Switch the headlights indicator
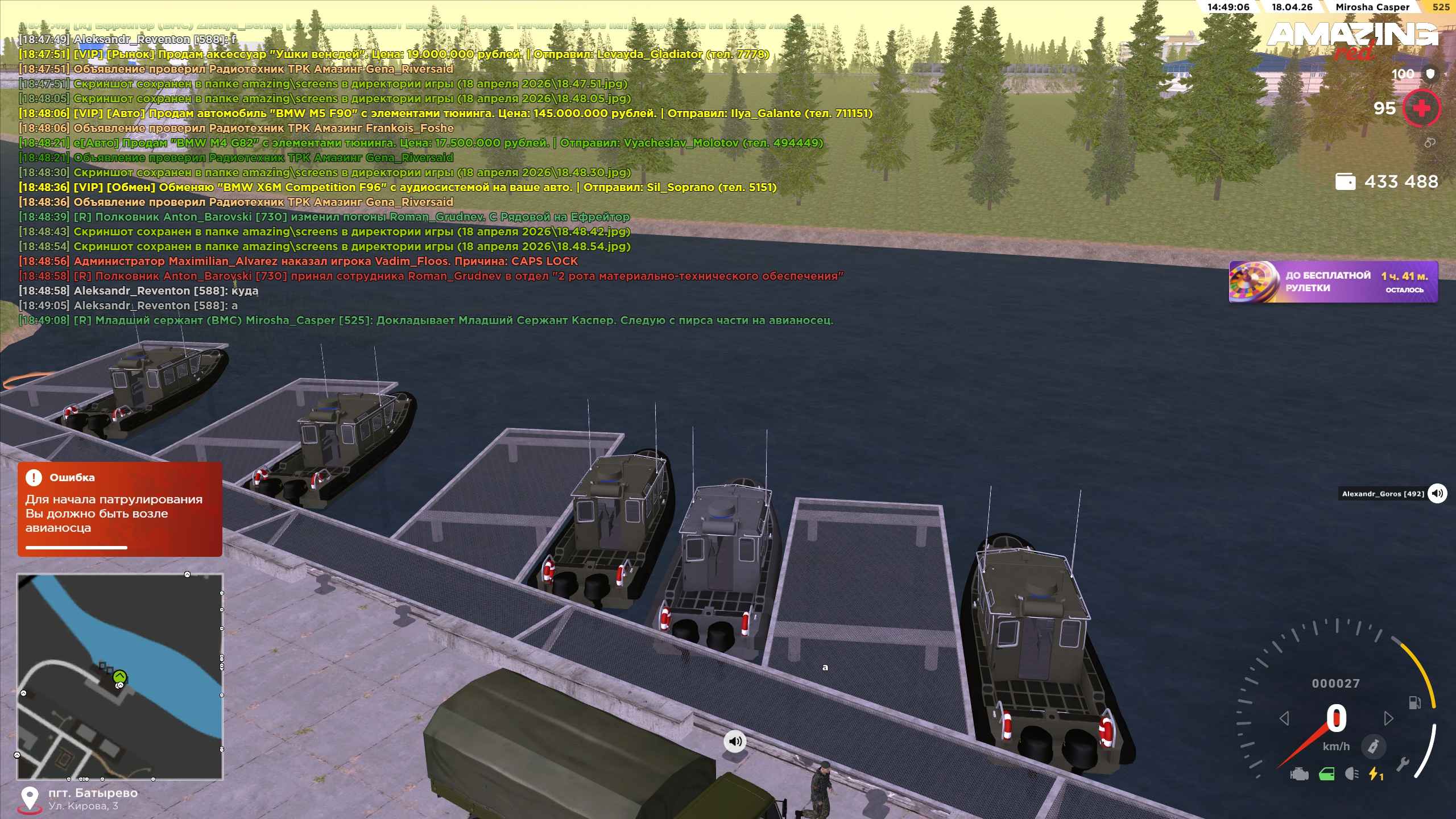 pos(1352,774)
